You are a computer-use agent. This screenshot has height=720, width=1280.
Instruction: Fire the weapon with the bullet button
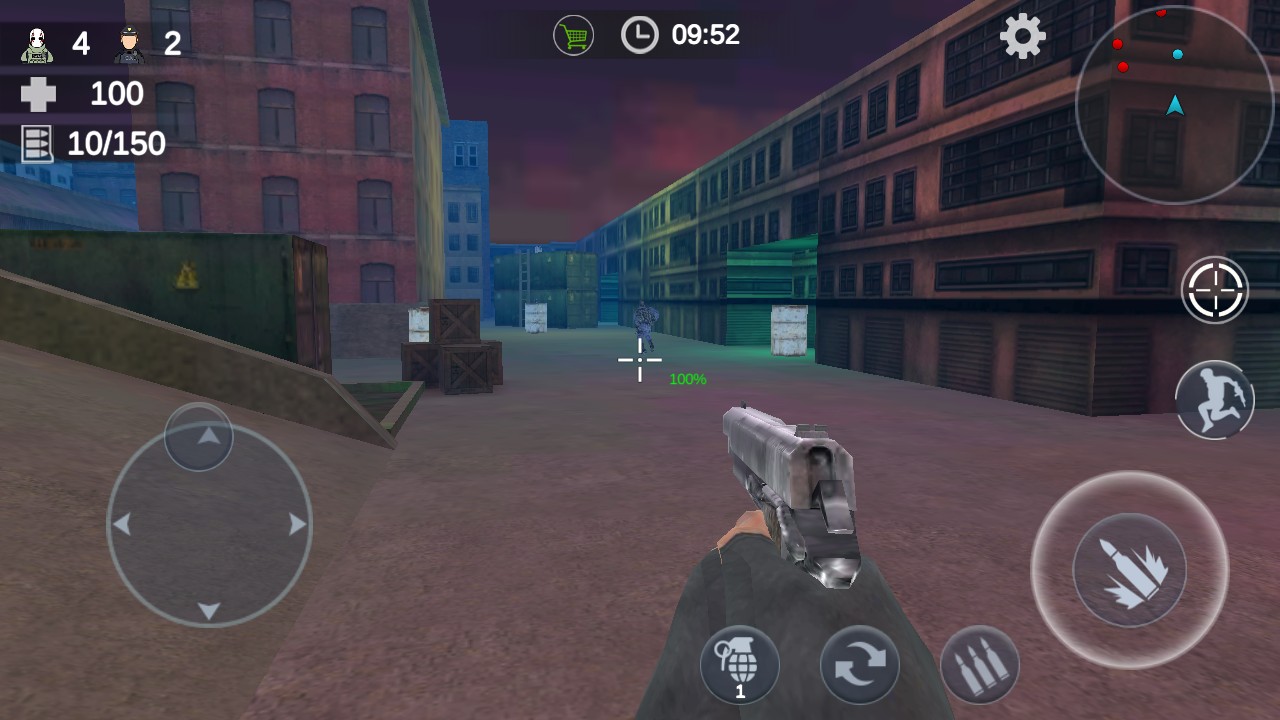click(x=1129, y=570)
